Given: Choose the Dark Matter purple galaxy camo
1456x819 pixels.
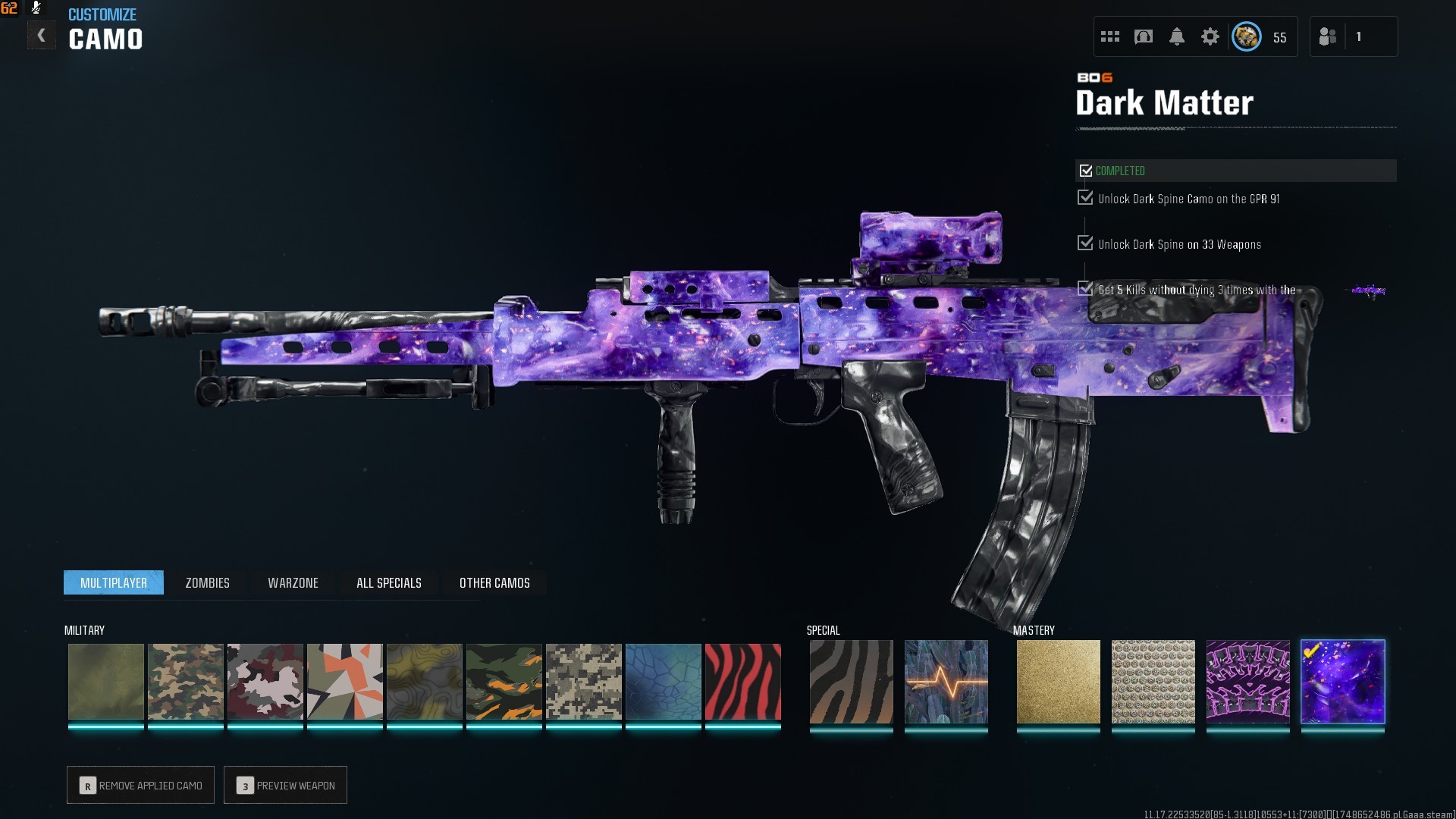Looking at the screenshot, I should coord(1342,682).
